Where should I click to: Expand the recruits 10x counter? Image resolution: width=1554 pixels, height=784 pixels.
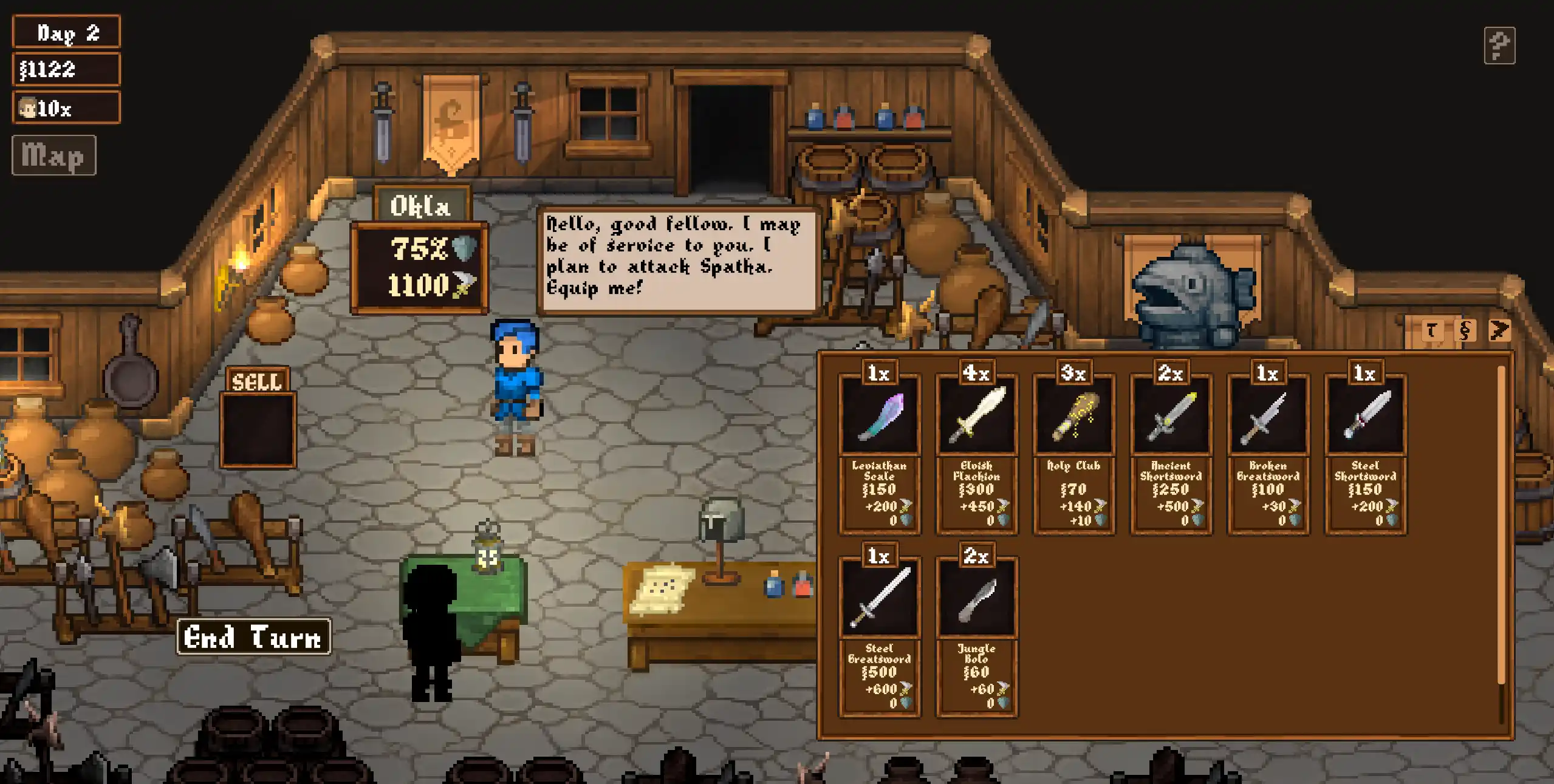click(x=66, y=107)
